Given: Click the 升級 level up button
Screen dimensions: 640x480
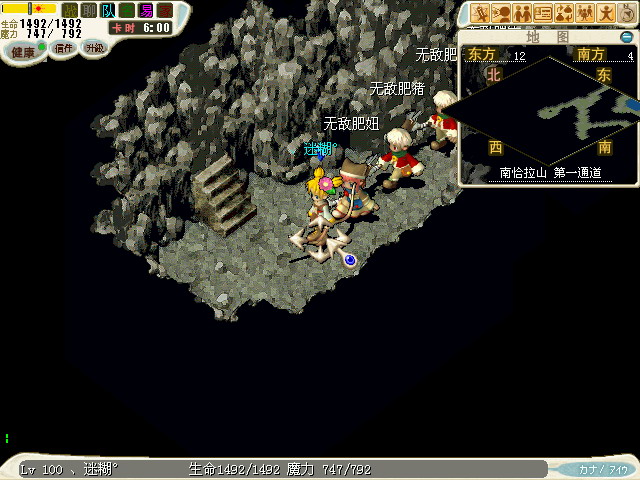Looking at the screenshot, I should click(94, 47).
